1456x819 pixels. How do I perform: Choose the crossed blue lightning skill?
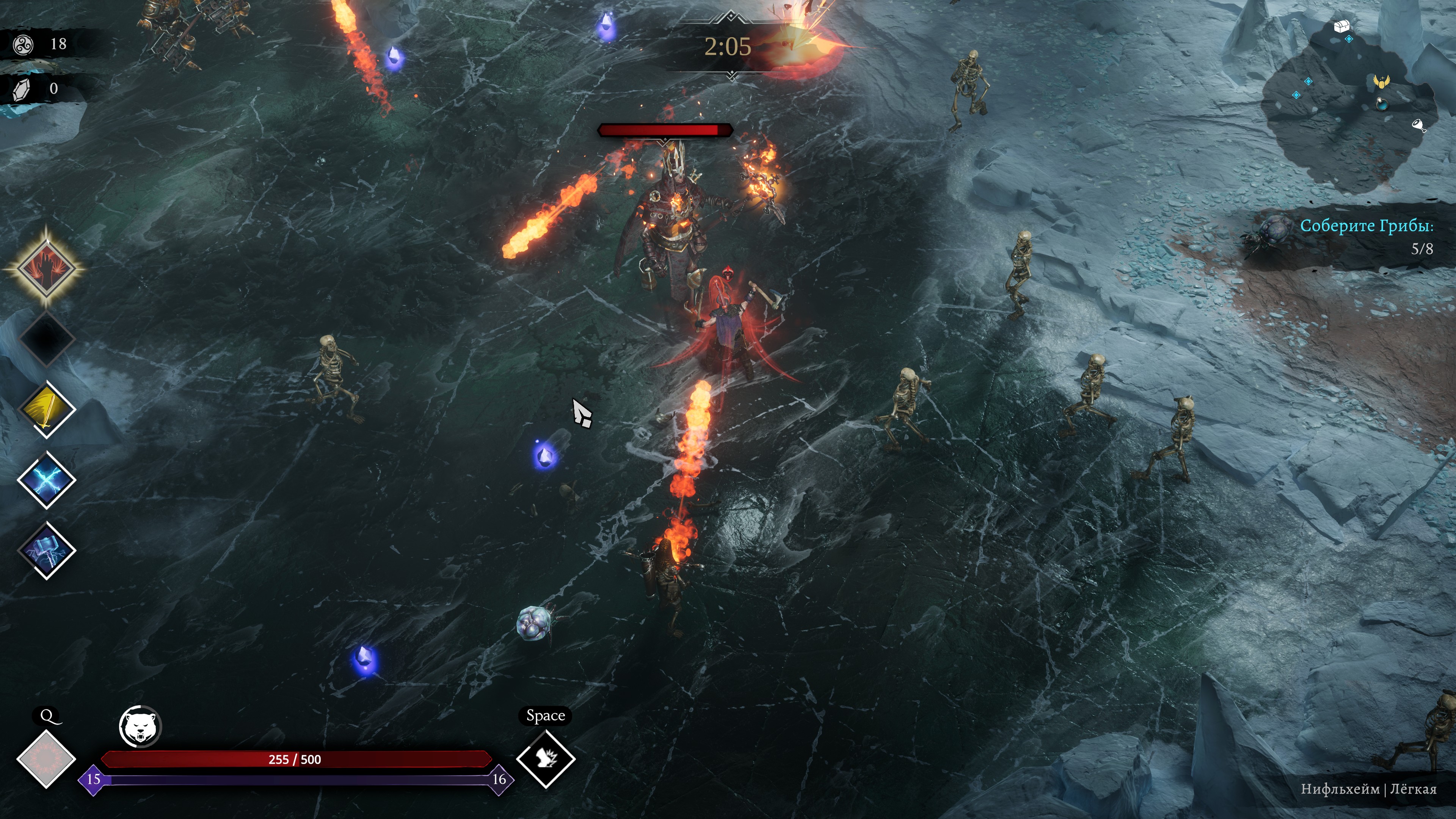[46, 480]
